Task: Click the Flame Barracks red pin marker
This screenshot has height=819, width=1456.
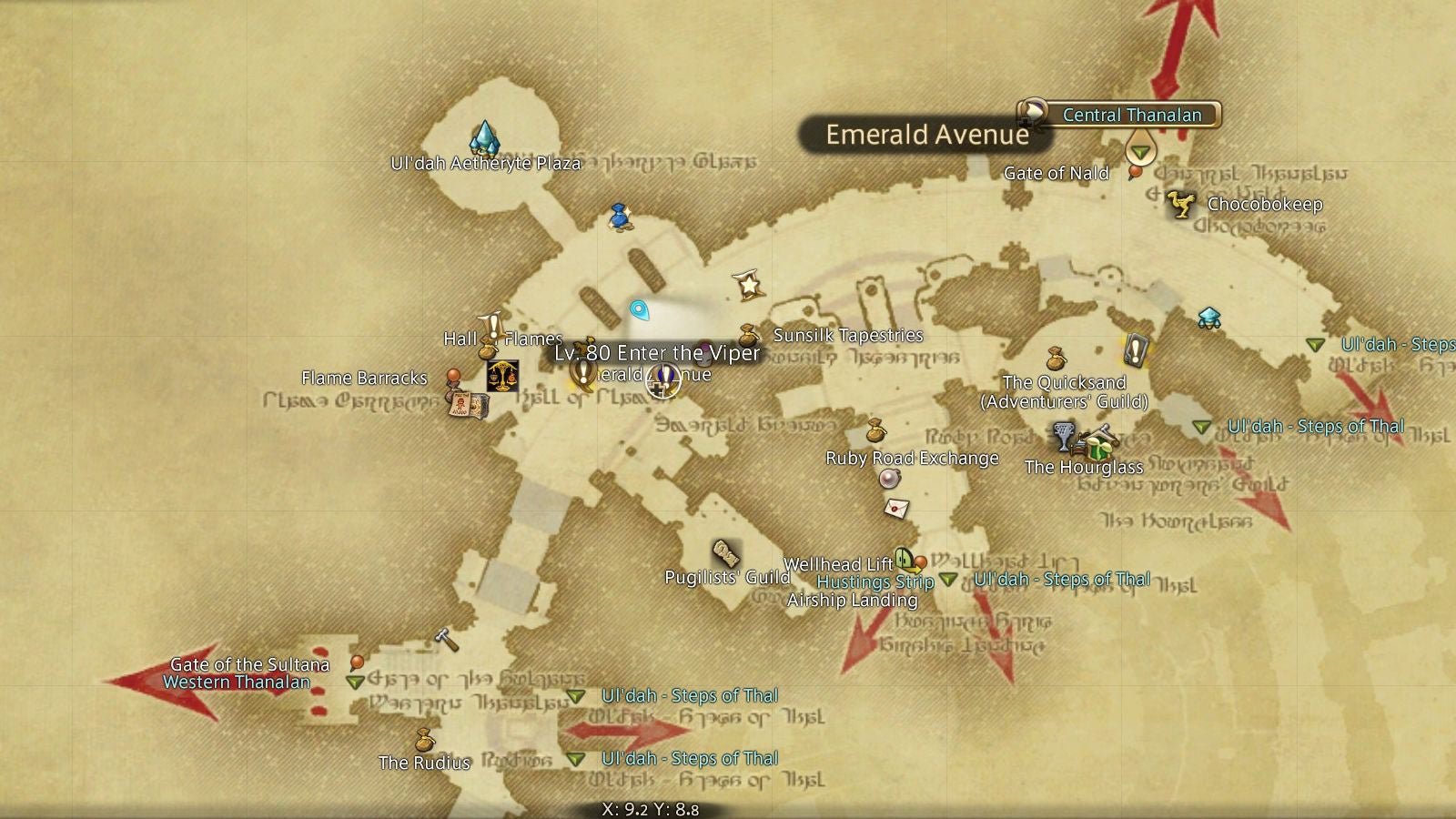Action: pos(451,373)
